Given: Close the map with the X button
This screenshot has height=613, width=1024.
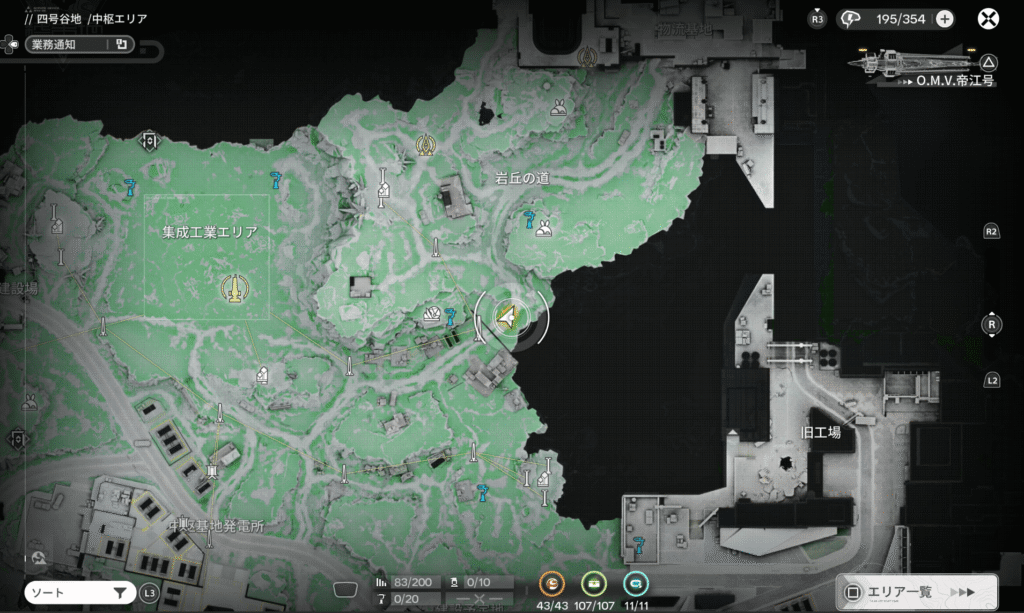Looking at the screenshot, I should 988,18.
